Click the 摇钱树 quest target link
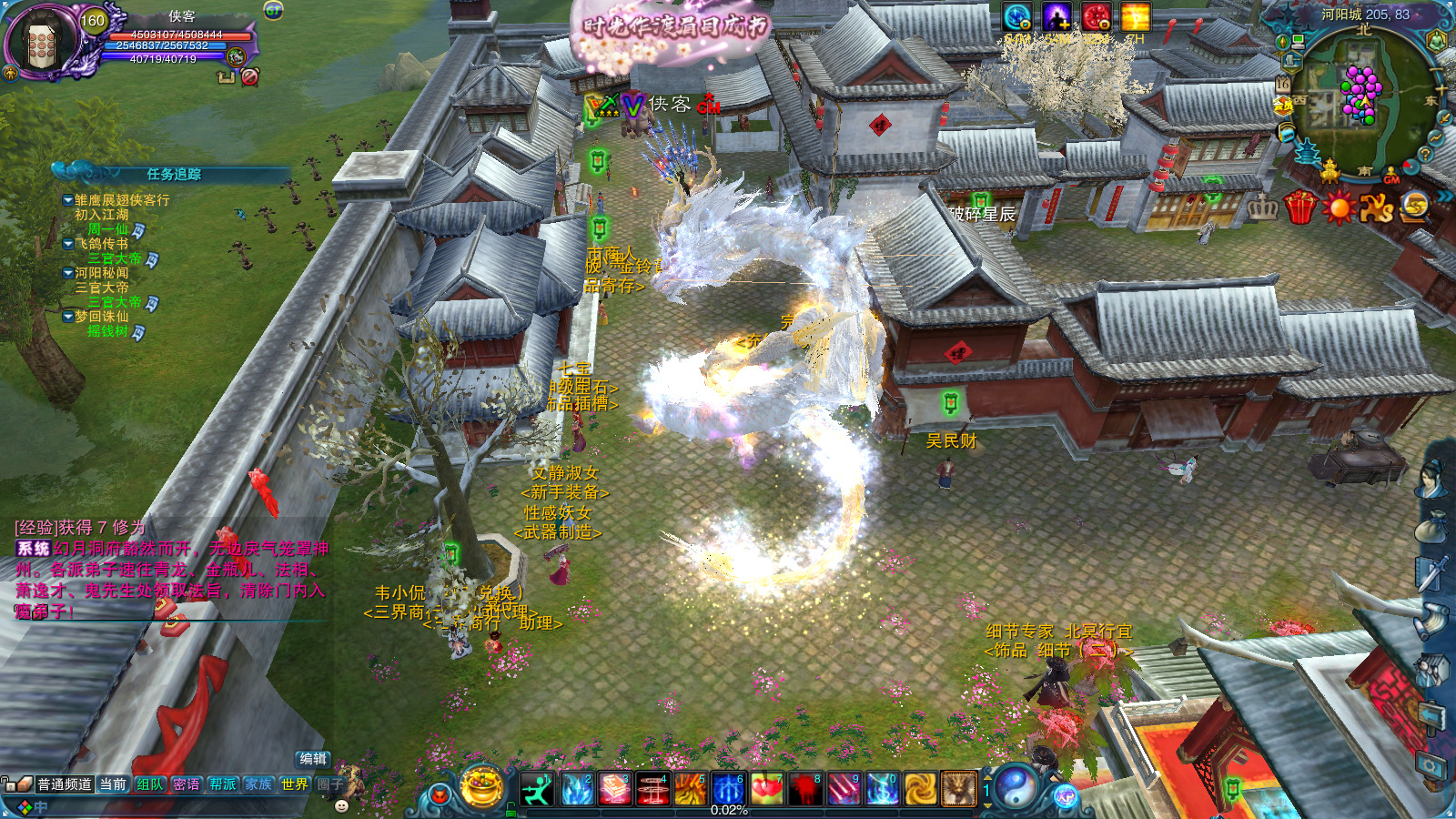Screen dimensions: 1456x819 107,331
